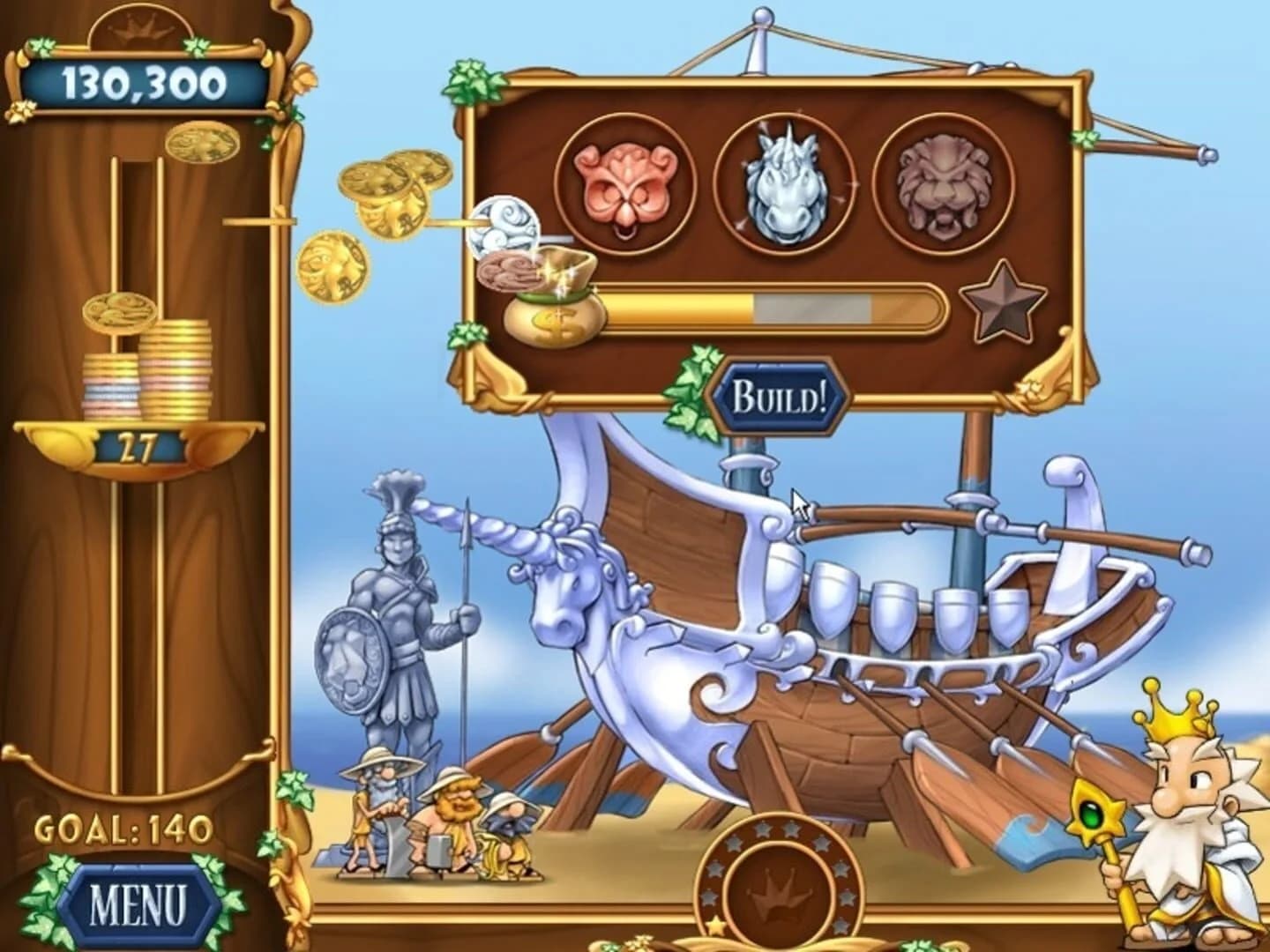Click the crown medallion at the bottom
The height and width of the screenshot is (952, 1270).
coord(778,889)
